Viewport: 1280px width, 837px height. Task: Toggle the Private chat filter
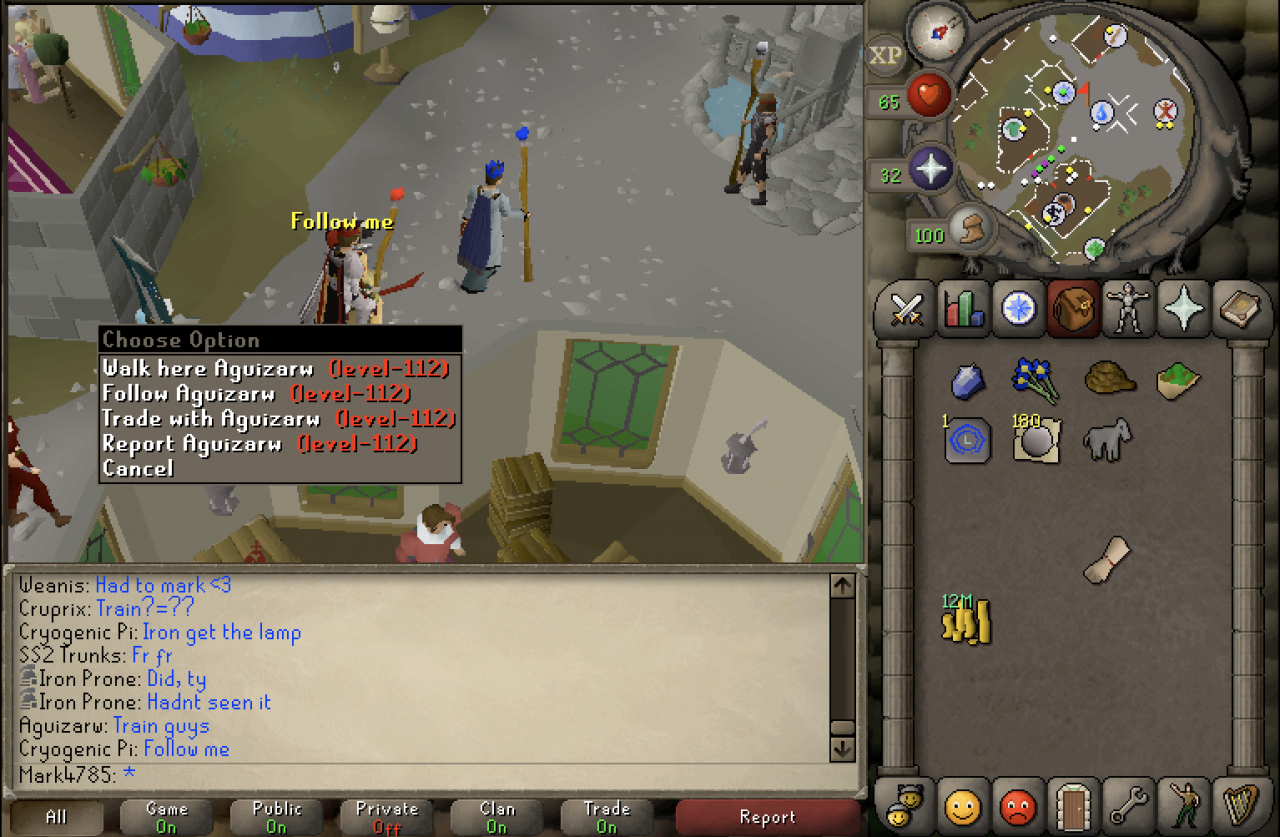(x=386, y=817)
